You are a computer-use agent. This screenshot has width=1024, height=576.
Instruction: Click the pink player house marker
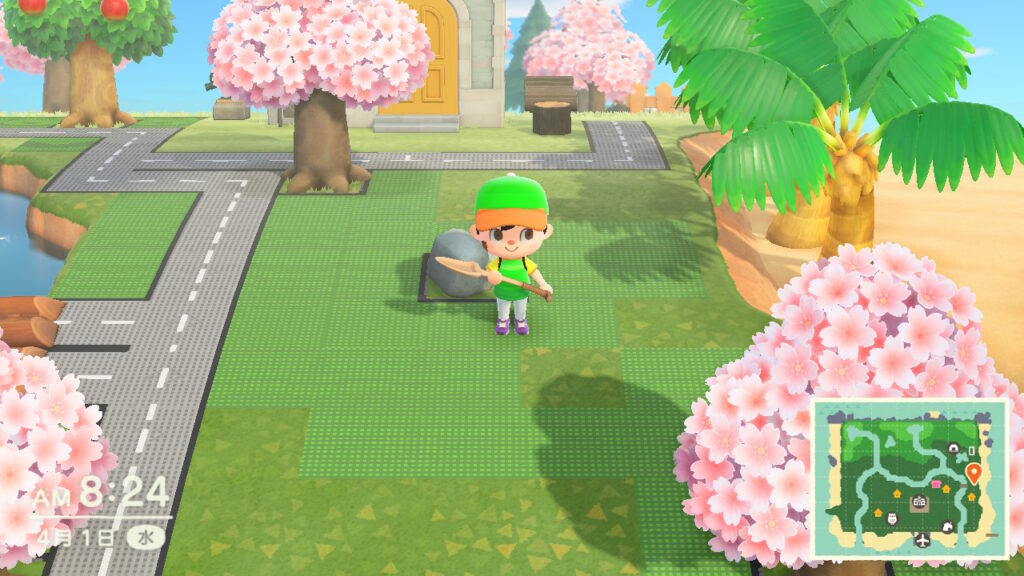pos(935,484)
